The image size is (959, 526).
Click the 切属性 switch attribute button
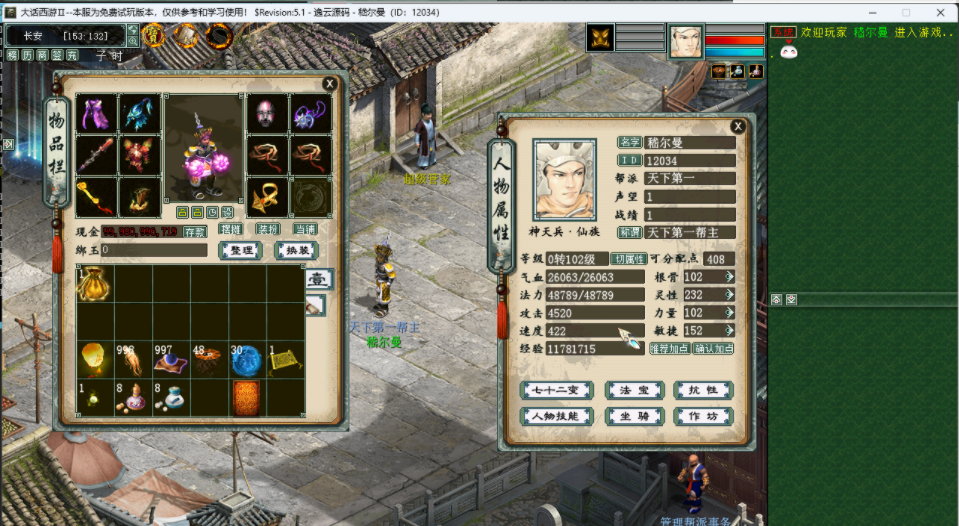pos(628,259)
